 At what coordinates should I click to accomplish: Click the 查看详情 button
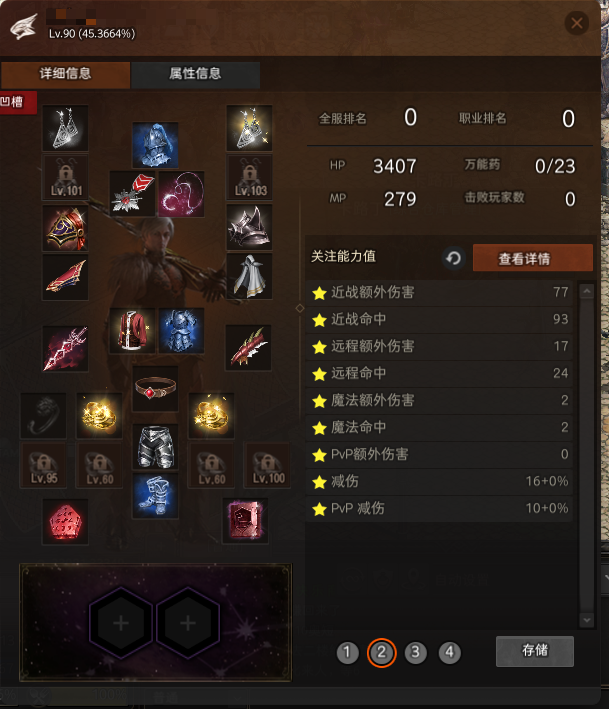click(x=524, y=258)
